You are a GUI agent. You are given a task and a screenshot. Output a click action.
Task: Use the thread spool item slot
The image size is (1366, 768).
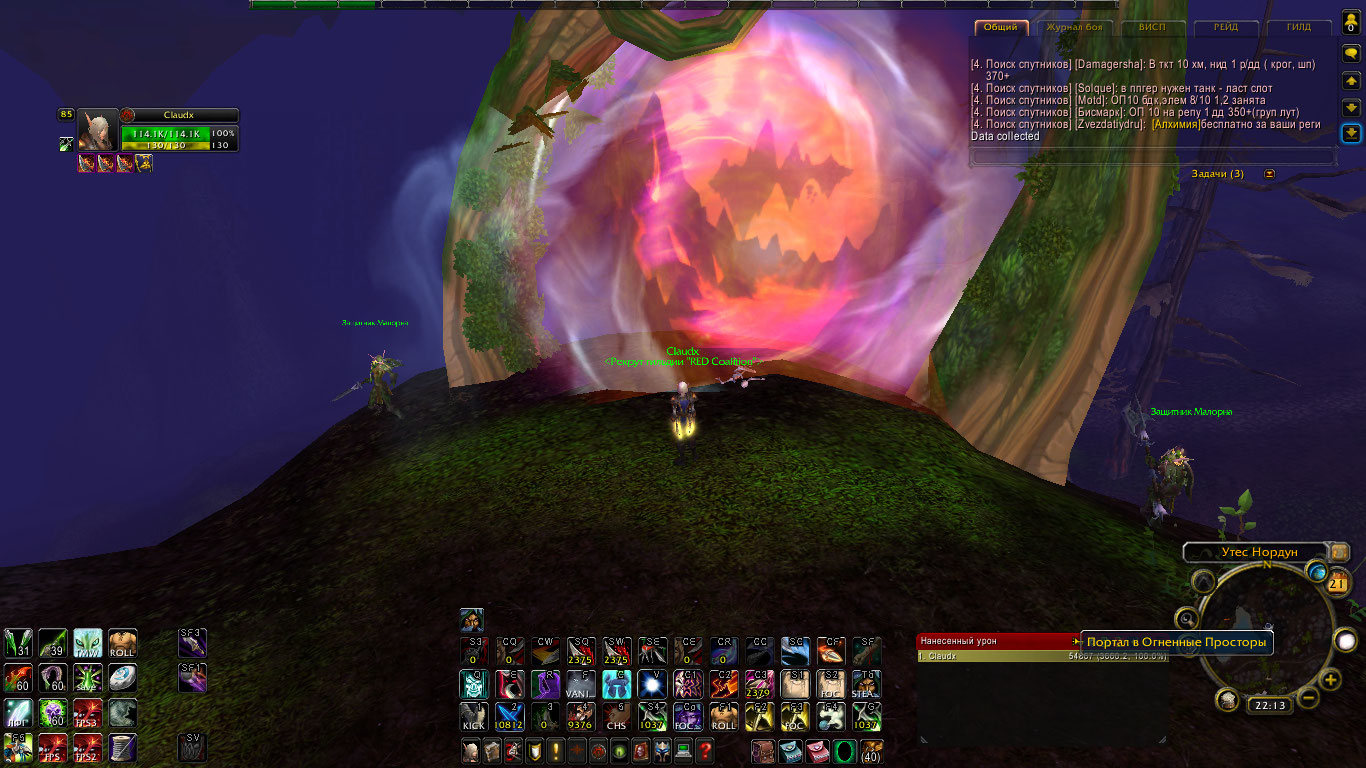pos(122,746)
